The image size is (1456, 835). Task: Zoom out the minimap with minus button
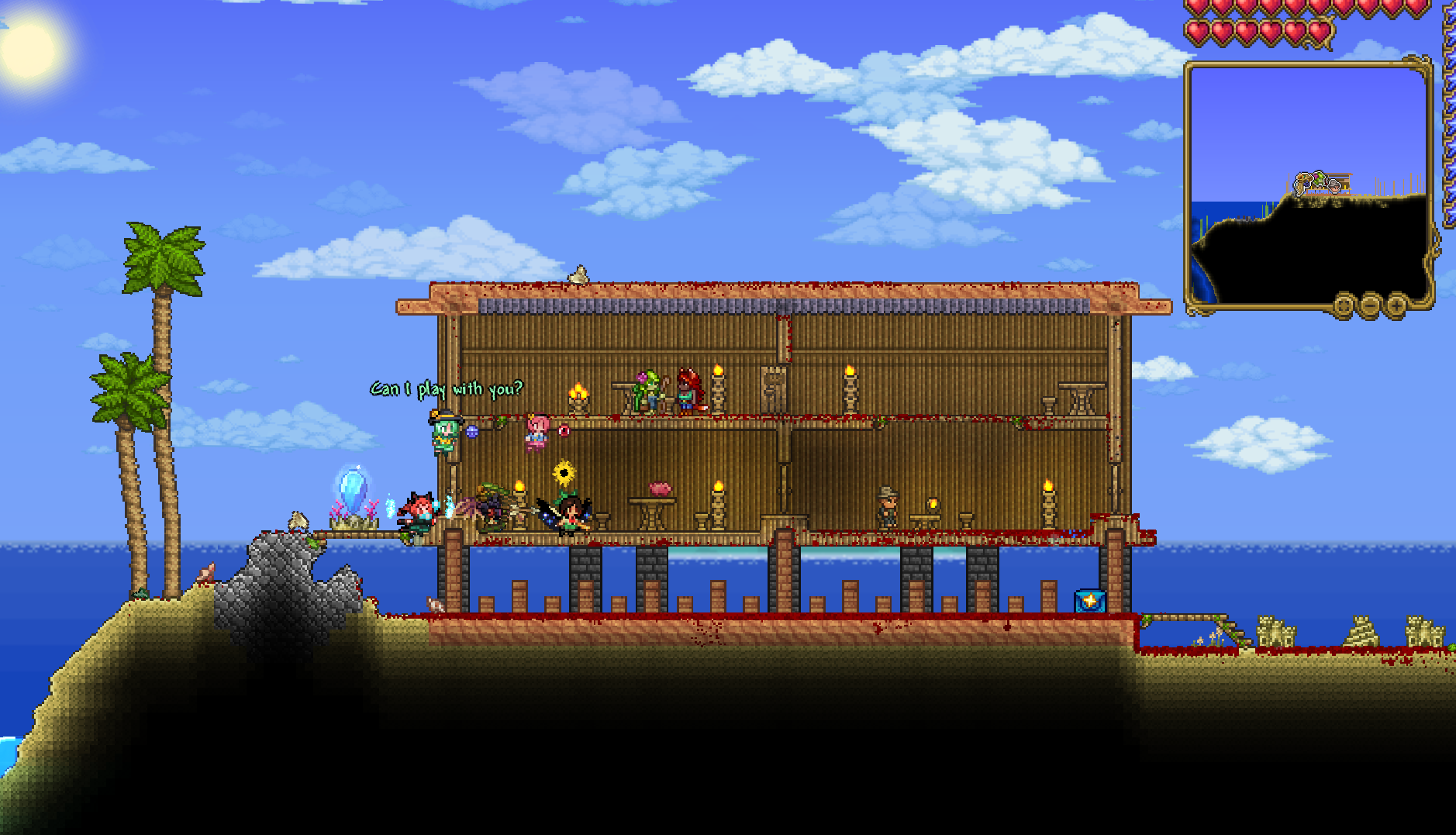(1370, 305)
